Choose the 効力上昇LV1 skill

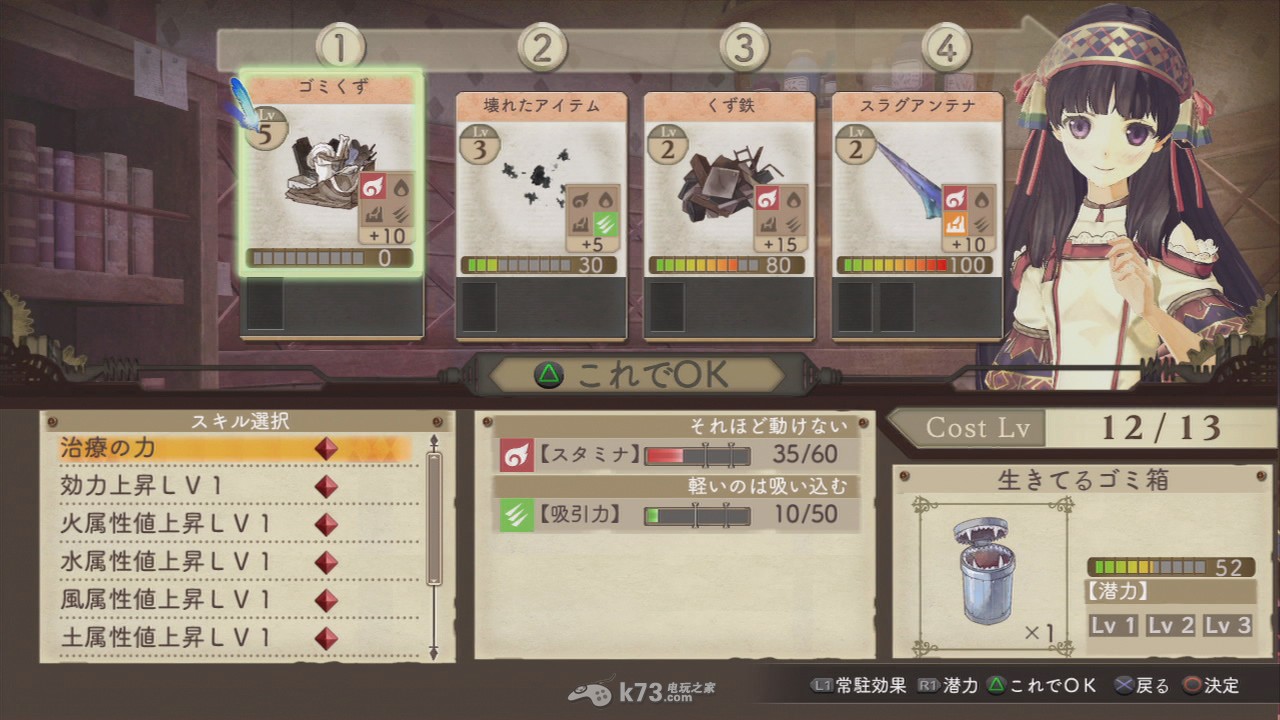(235, 487)
